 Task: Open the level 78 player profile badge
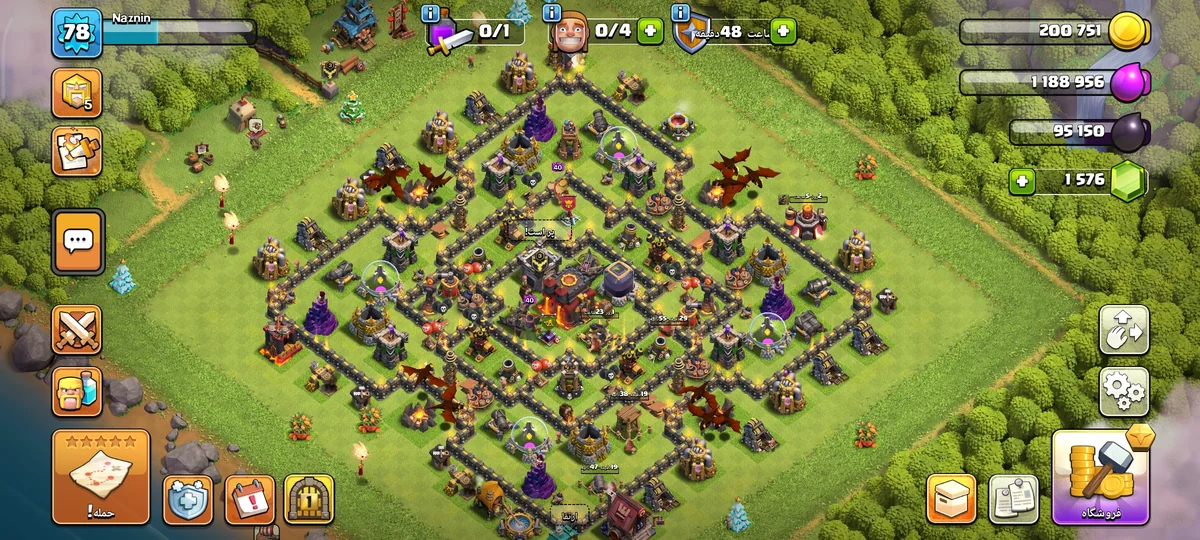coord(76,33)
